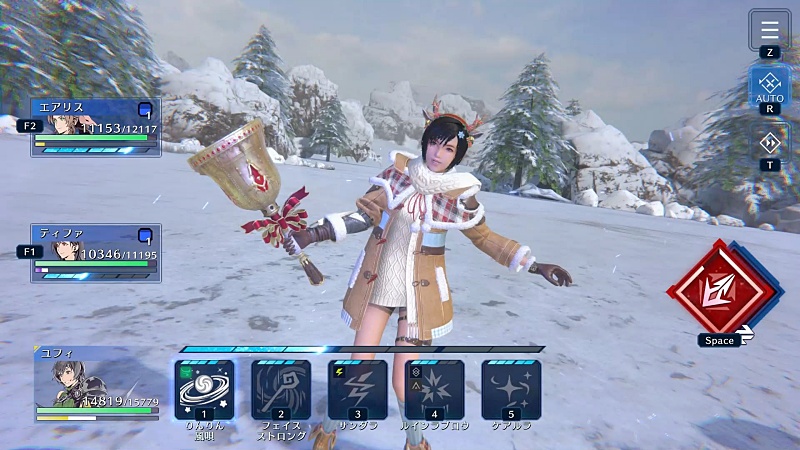
Task: Cast the lightning bolt spell サンダラ
Action: point(358,388)
